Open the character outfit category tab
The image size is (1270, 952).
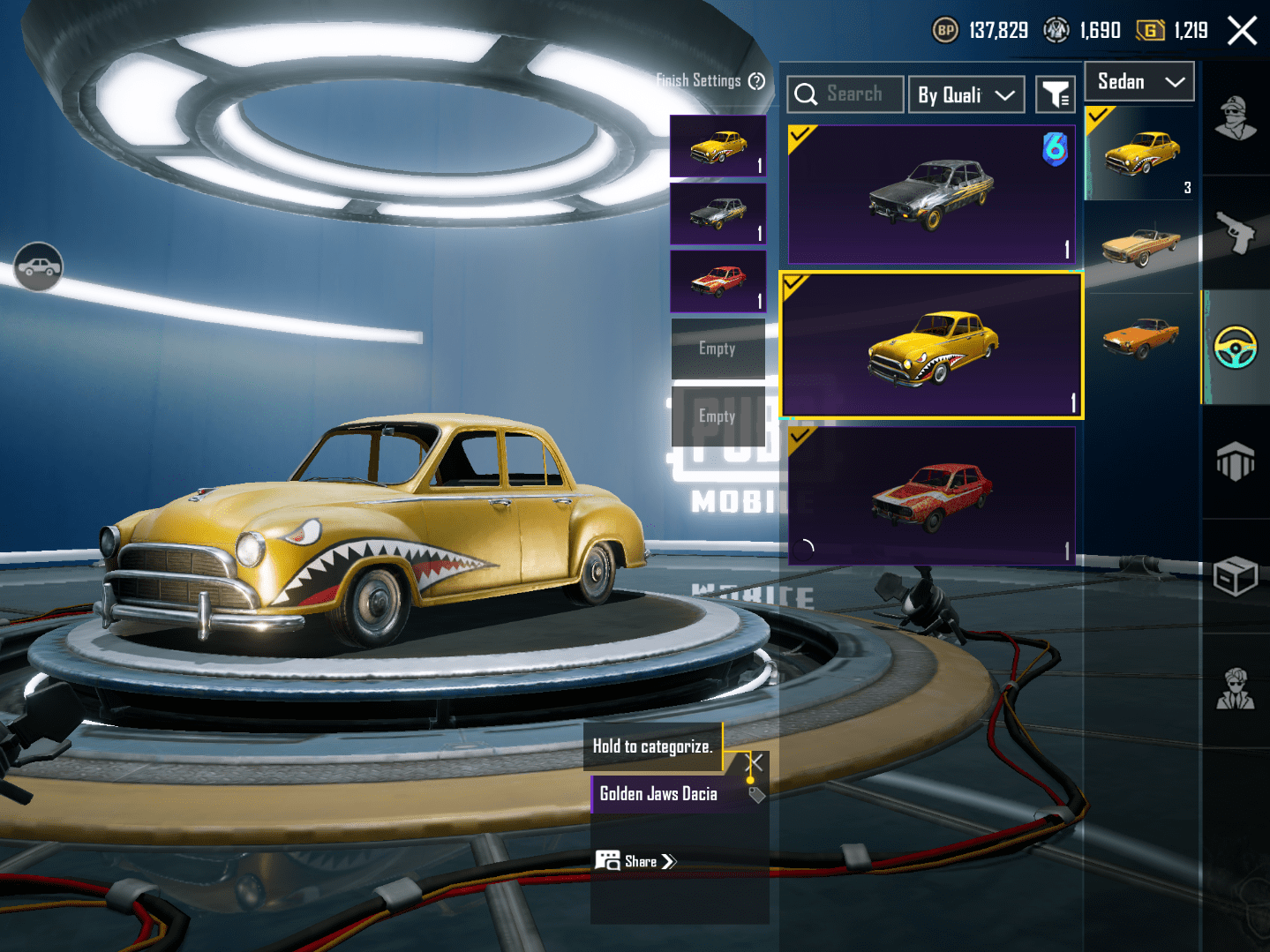[x=1236, y=118]
